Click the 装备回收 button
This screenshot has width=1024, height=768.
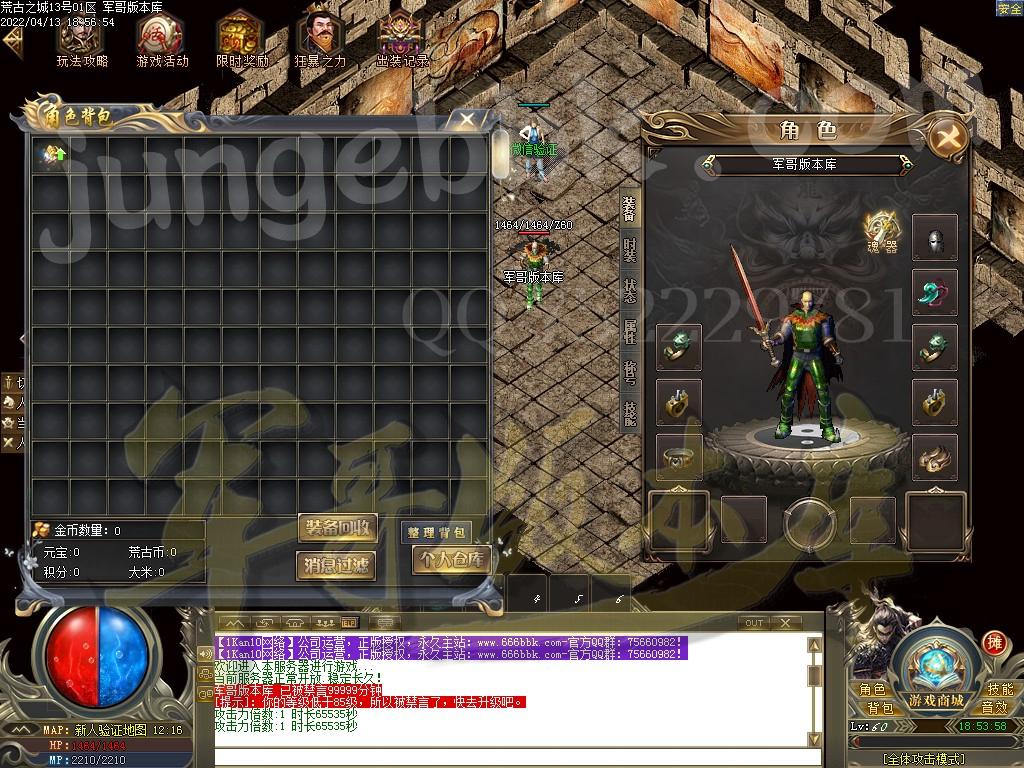(337, 528)
